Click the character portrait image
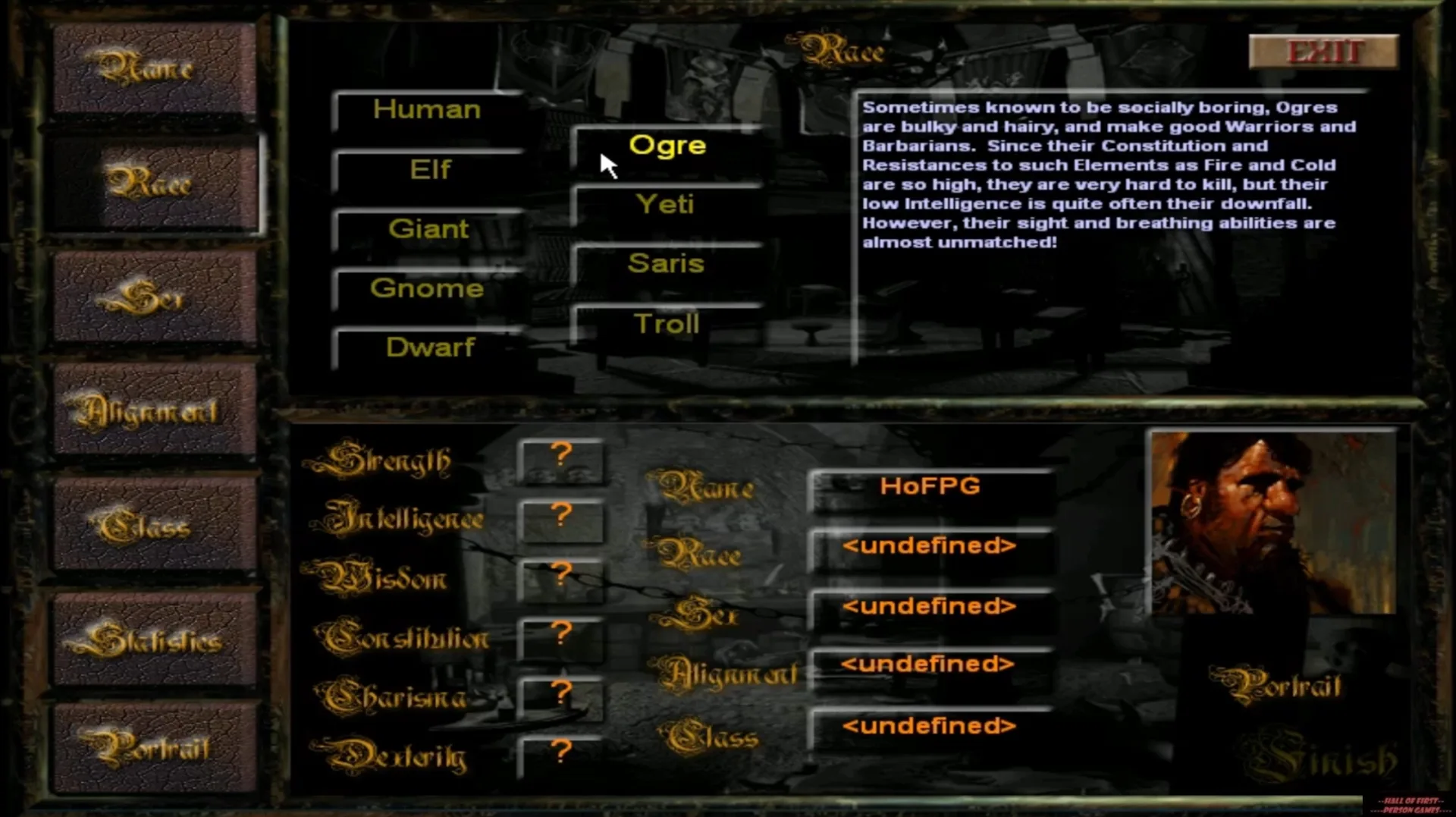 click(1273, 523)
